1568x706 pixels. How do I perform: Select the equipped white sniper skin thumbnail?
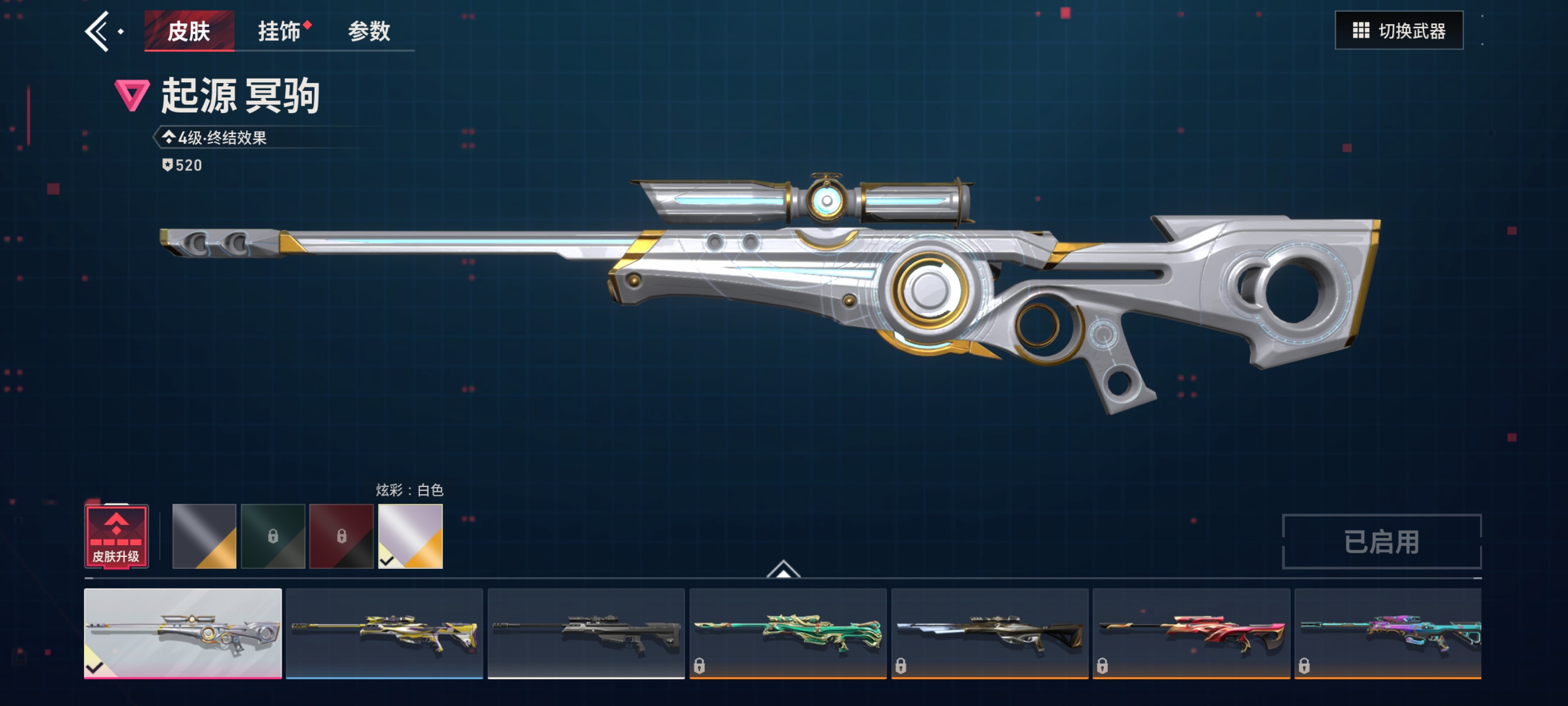pyautogui.click(x=183, y=633)
